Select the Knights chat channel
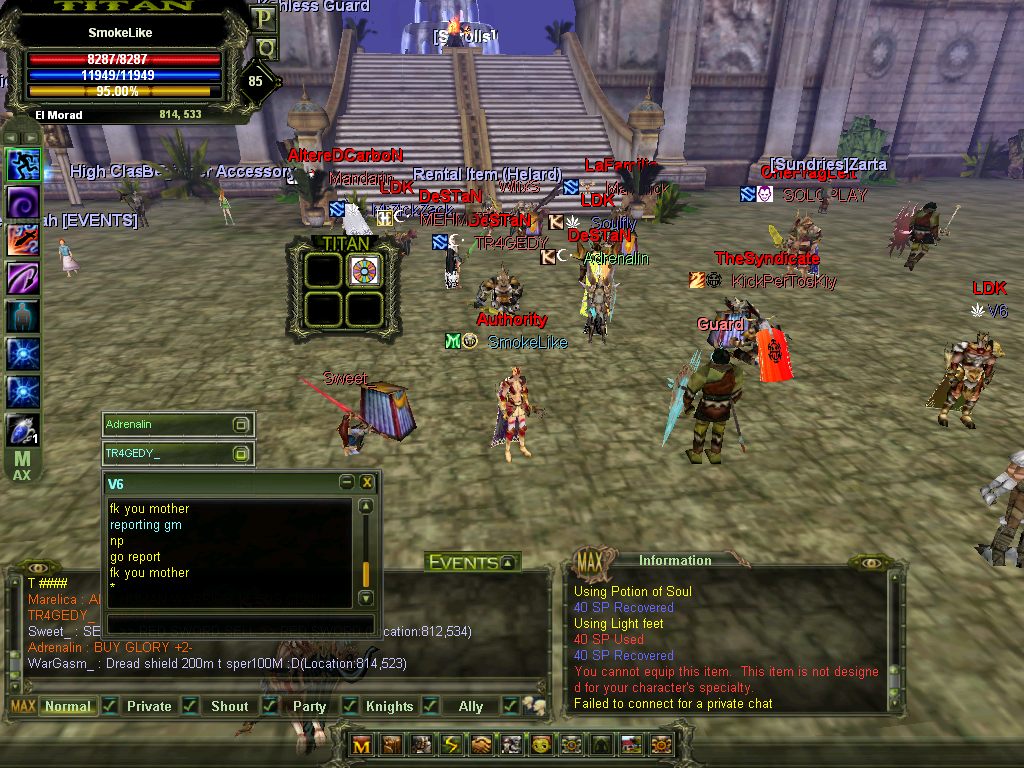Viewport: 1024px width, 768px height. [389, 706]
